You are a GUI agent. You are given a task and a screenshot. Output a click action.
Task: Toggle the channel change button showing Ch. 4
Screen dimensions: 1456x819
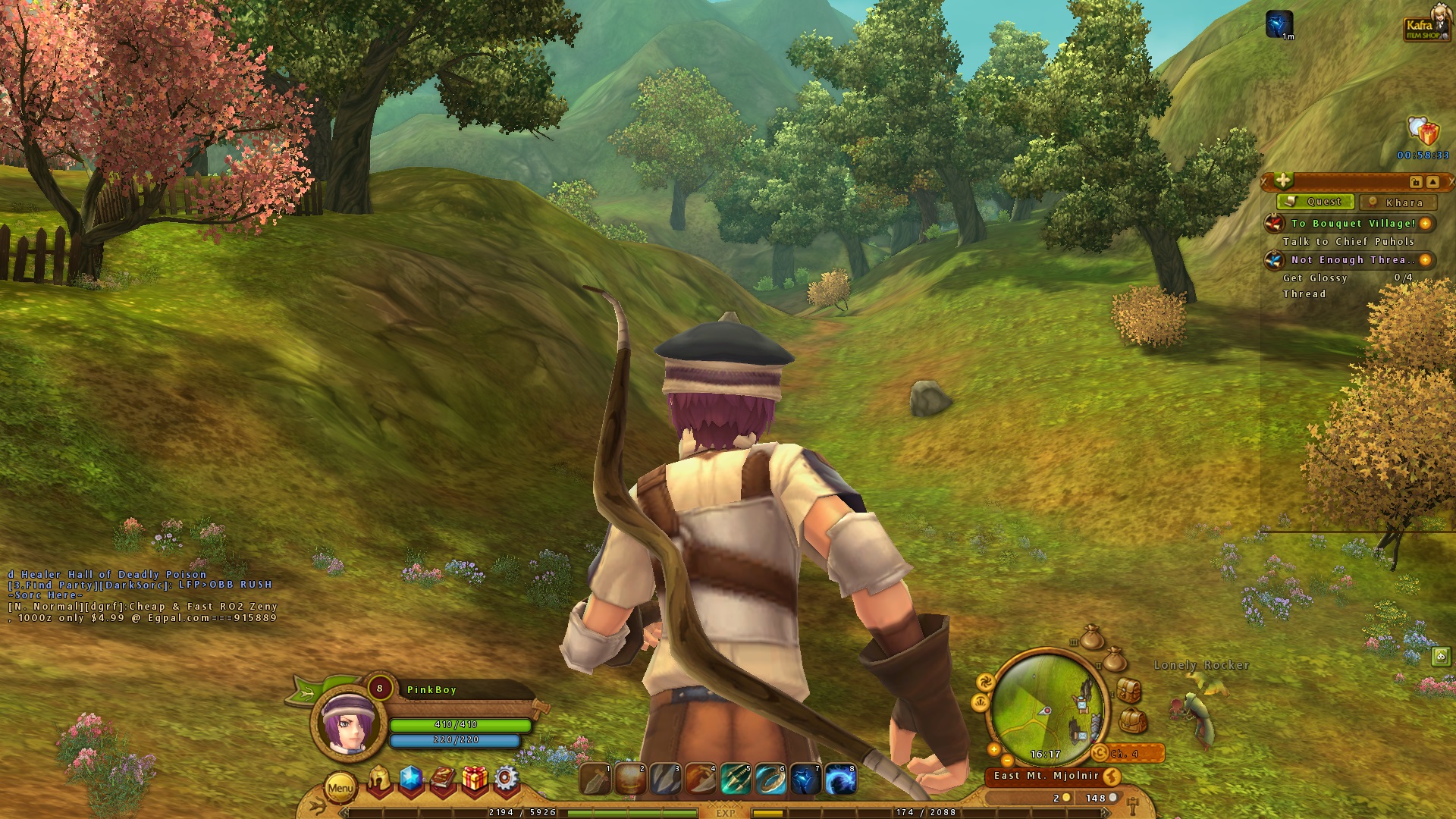[1100, 753]
